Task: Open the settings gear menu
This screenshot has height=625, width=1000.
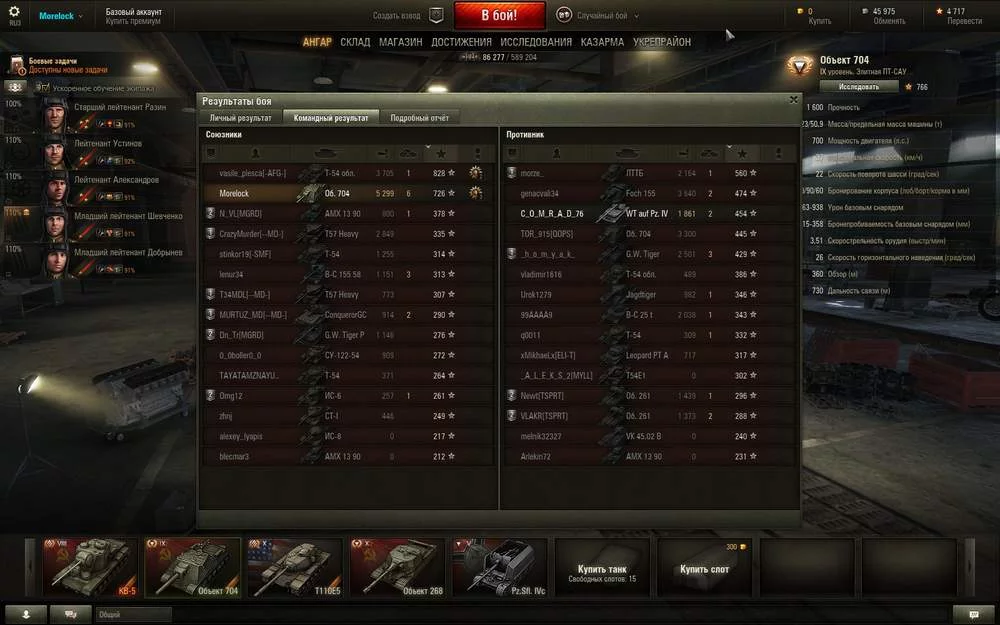Action: 14,13
